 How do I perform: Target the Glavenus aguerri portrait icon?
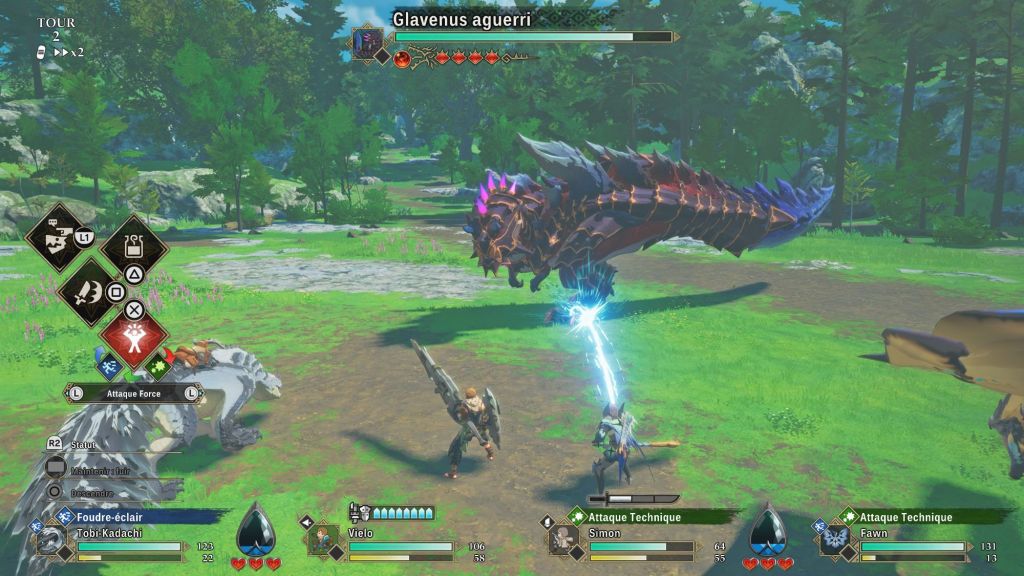coord(368,43)
